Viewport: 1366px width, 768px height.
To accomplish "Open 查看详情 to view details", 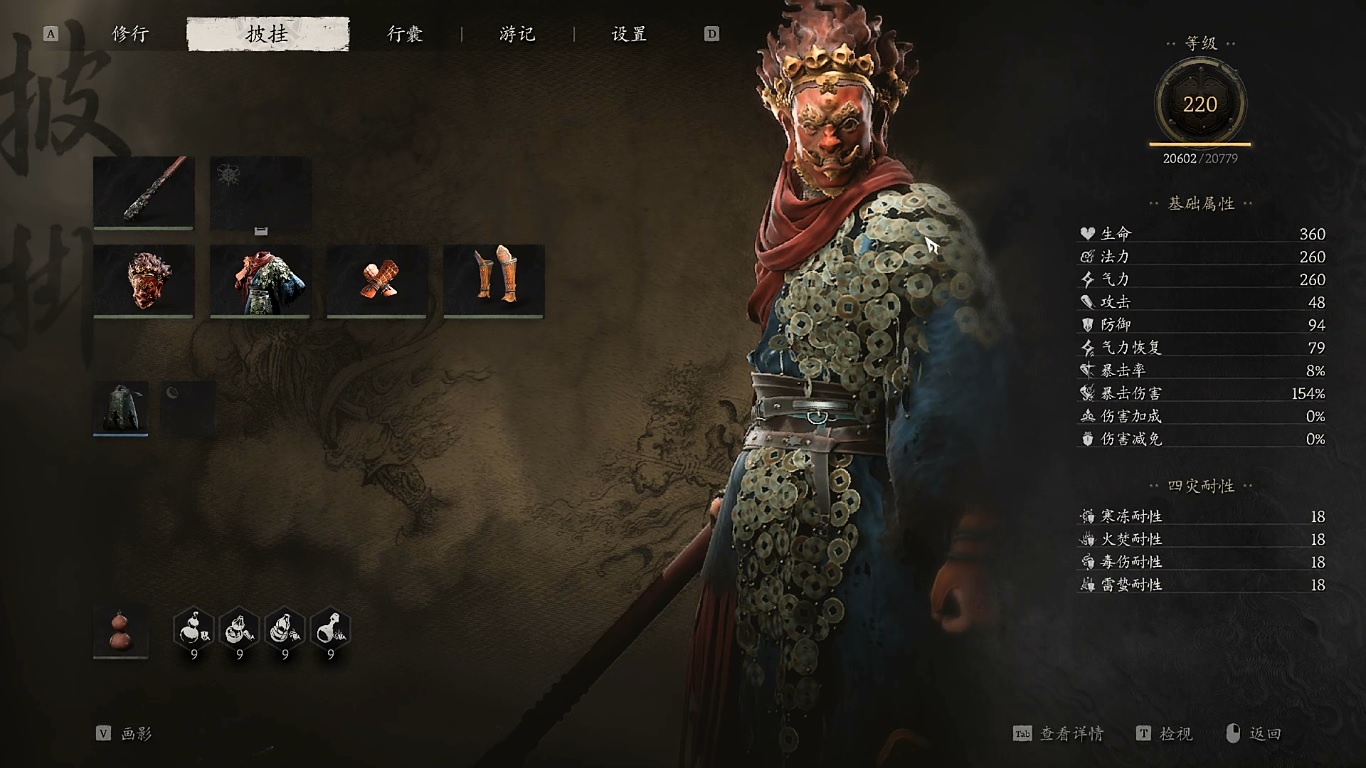I will [x=1059, y=734].
